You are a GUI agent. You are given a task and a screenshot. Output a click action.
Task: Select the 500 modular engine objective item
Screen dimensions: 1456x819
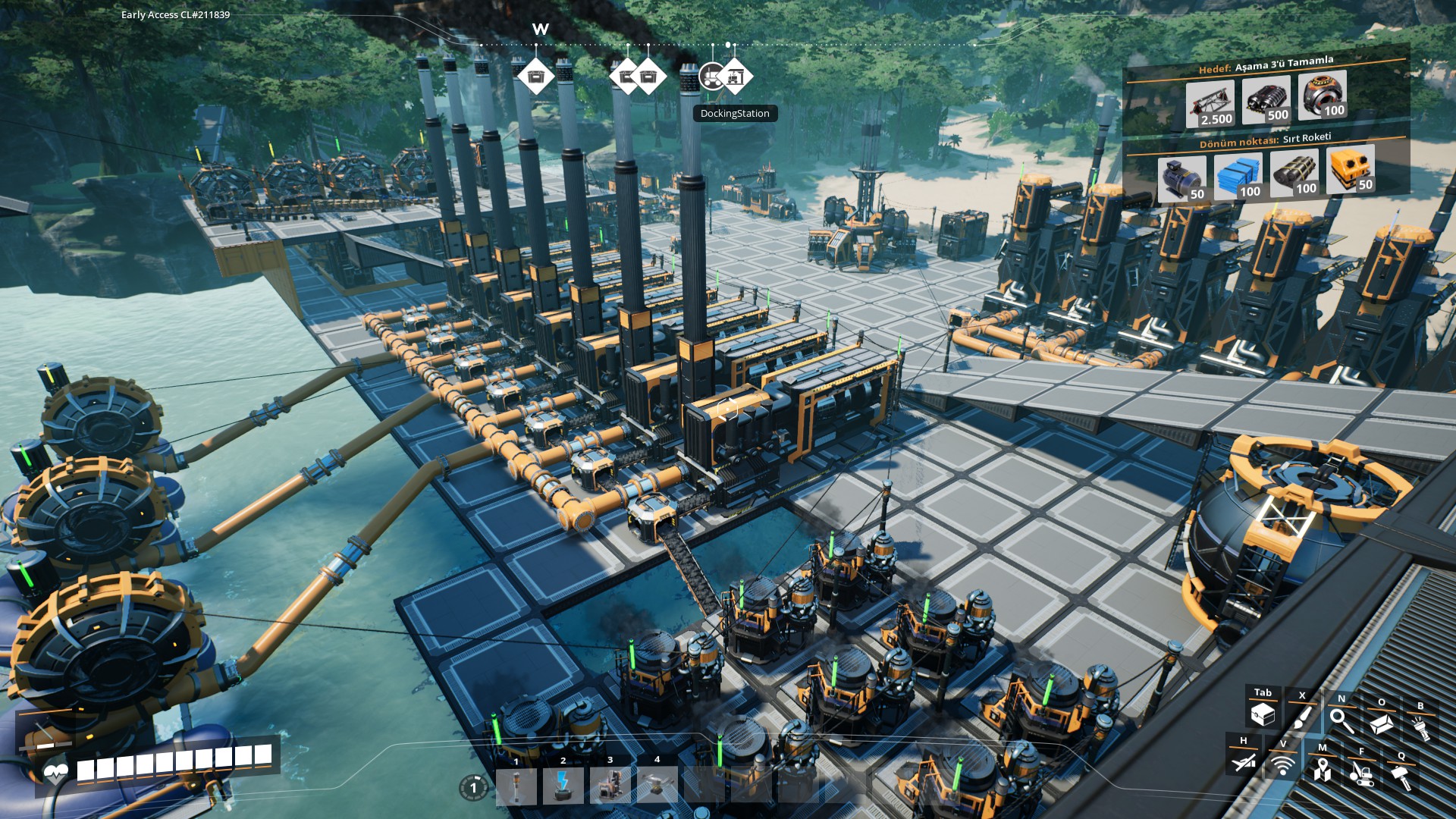(1266, 99)
